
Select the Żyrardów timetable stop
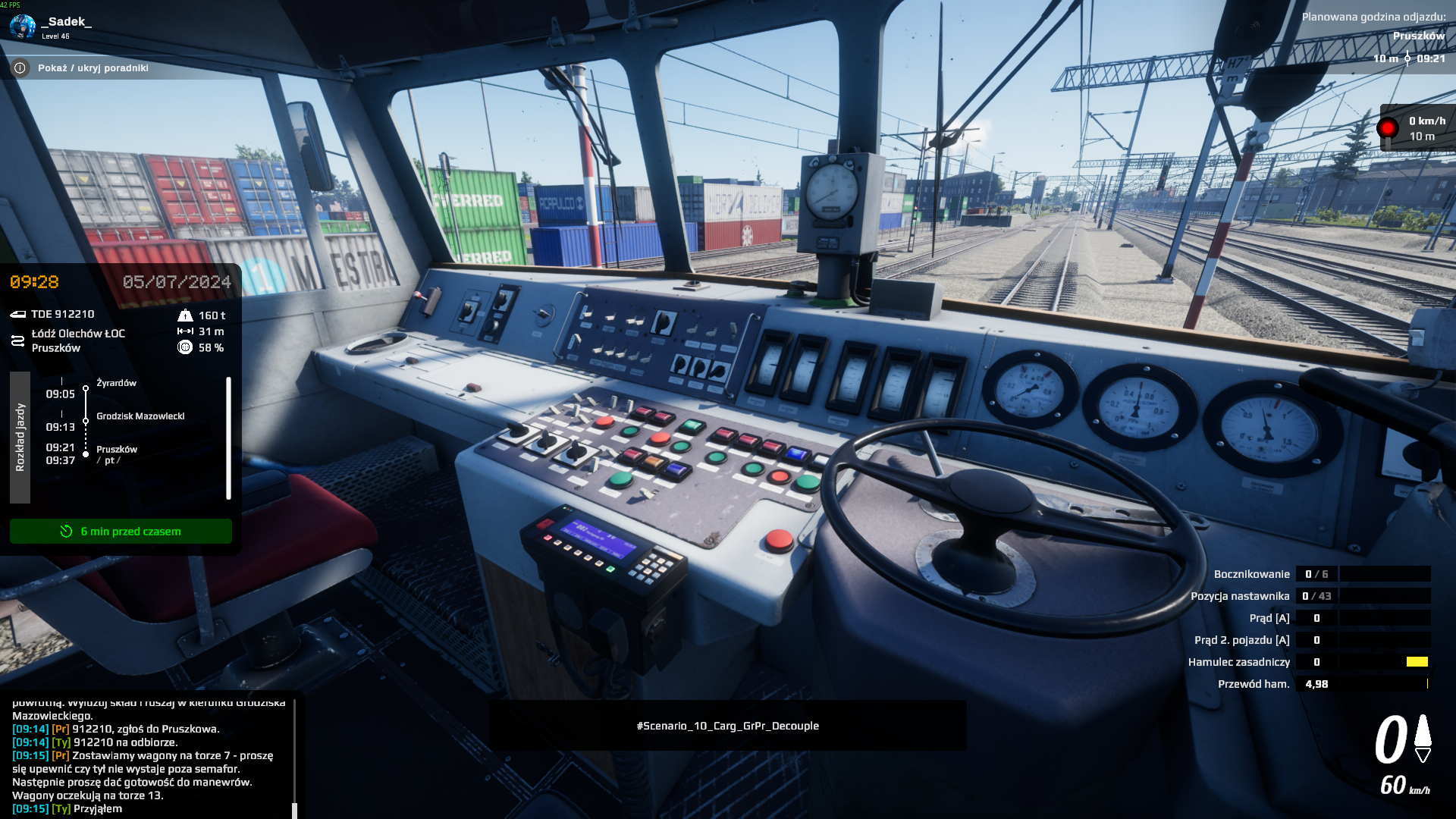coord(116,383)
